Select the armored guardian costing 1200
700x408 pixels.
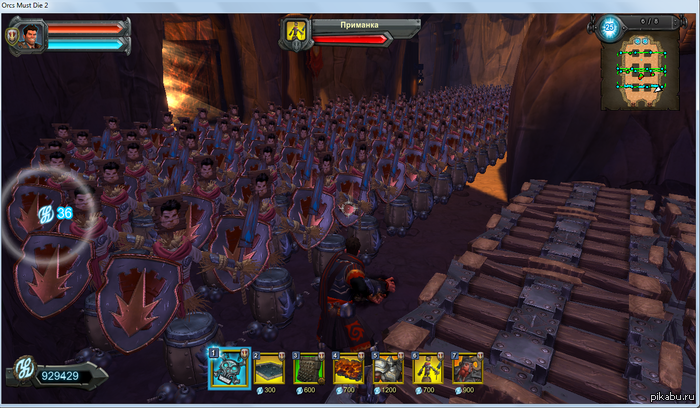coord(390,370)
